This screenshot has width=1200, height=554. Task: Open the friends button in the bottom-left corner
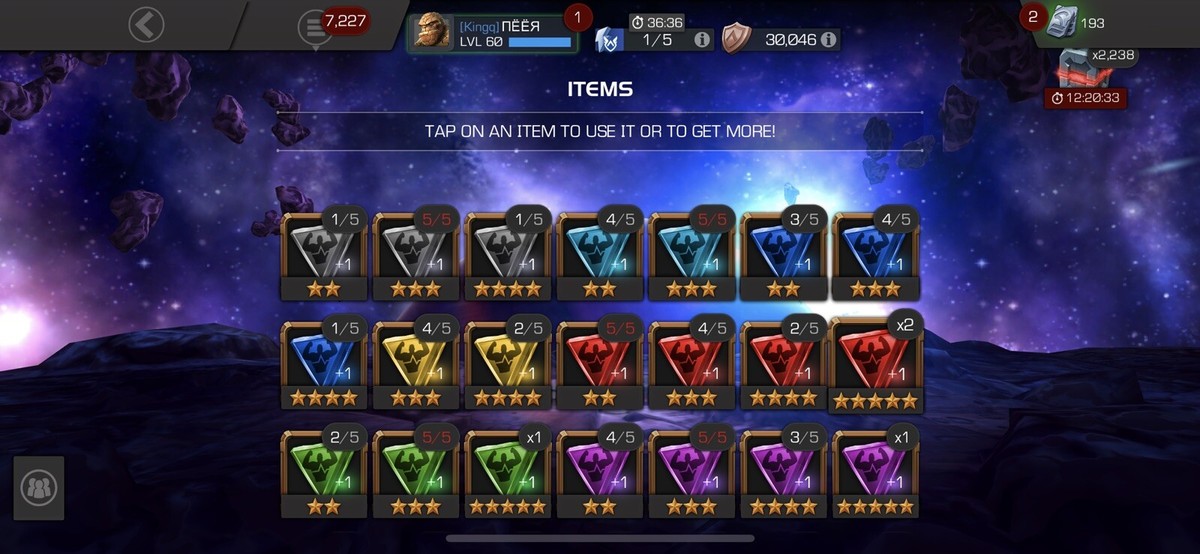[40, 488]
